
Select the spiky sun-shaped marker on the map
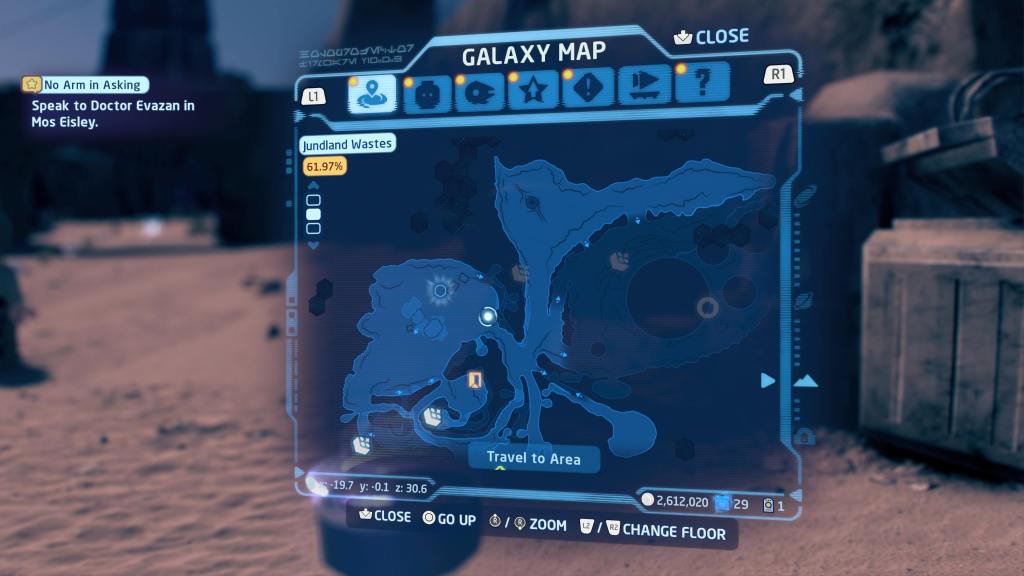tap(440, 291)
